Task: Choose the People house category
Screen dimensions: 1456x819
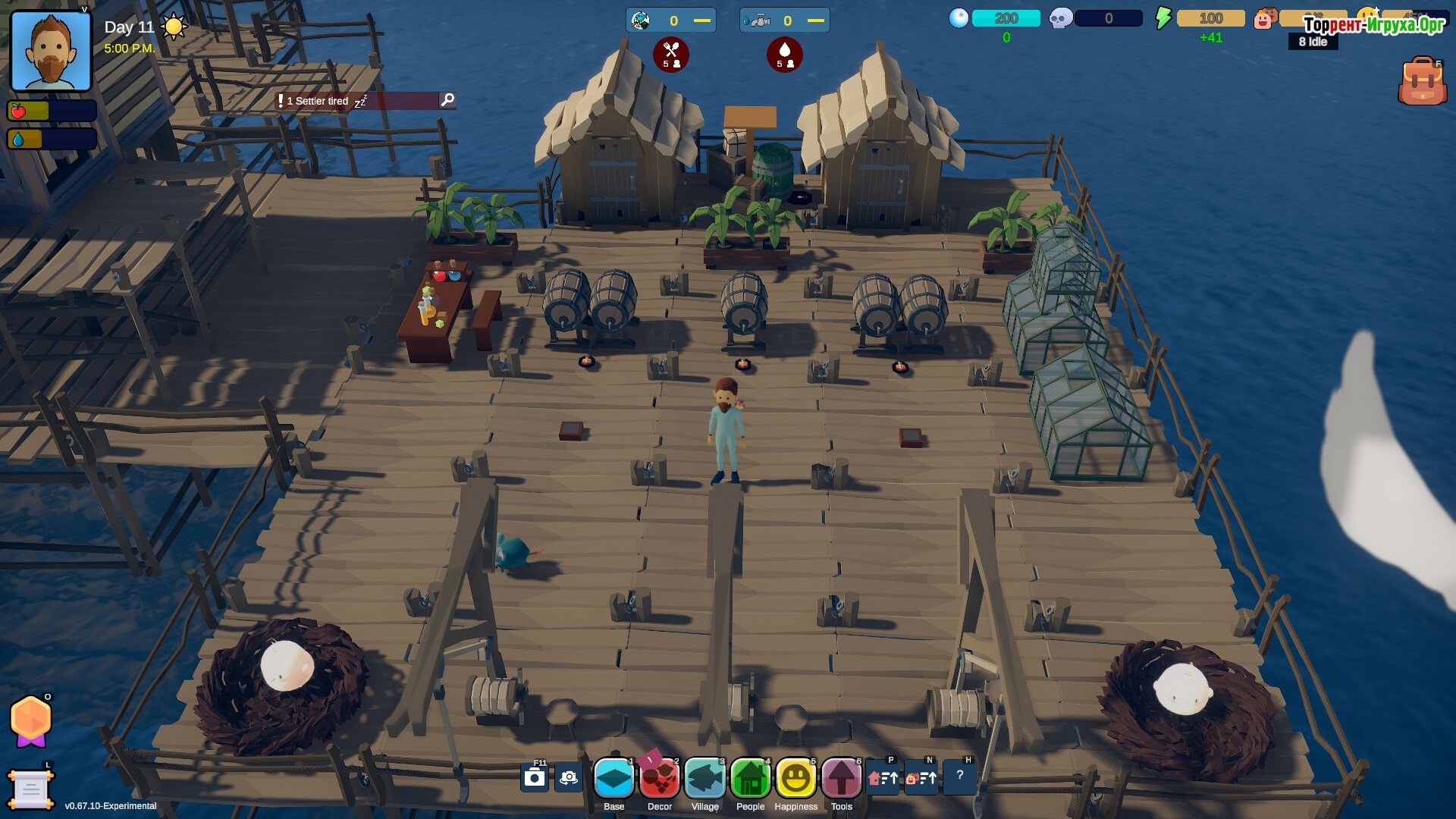Action: 750,778
